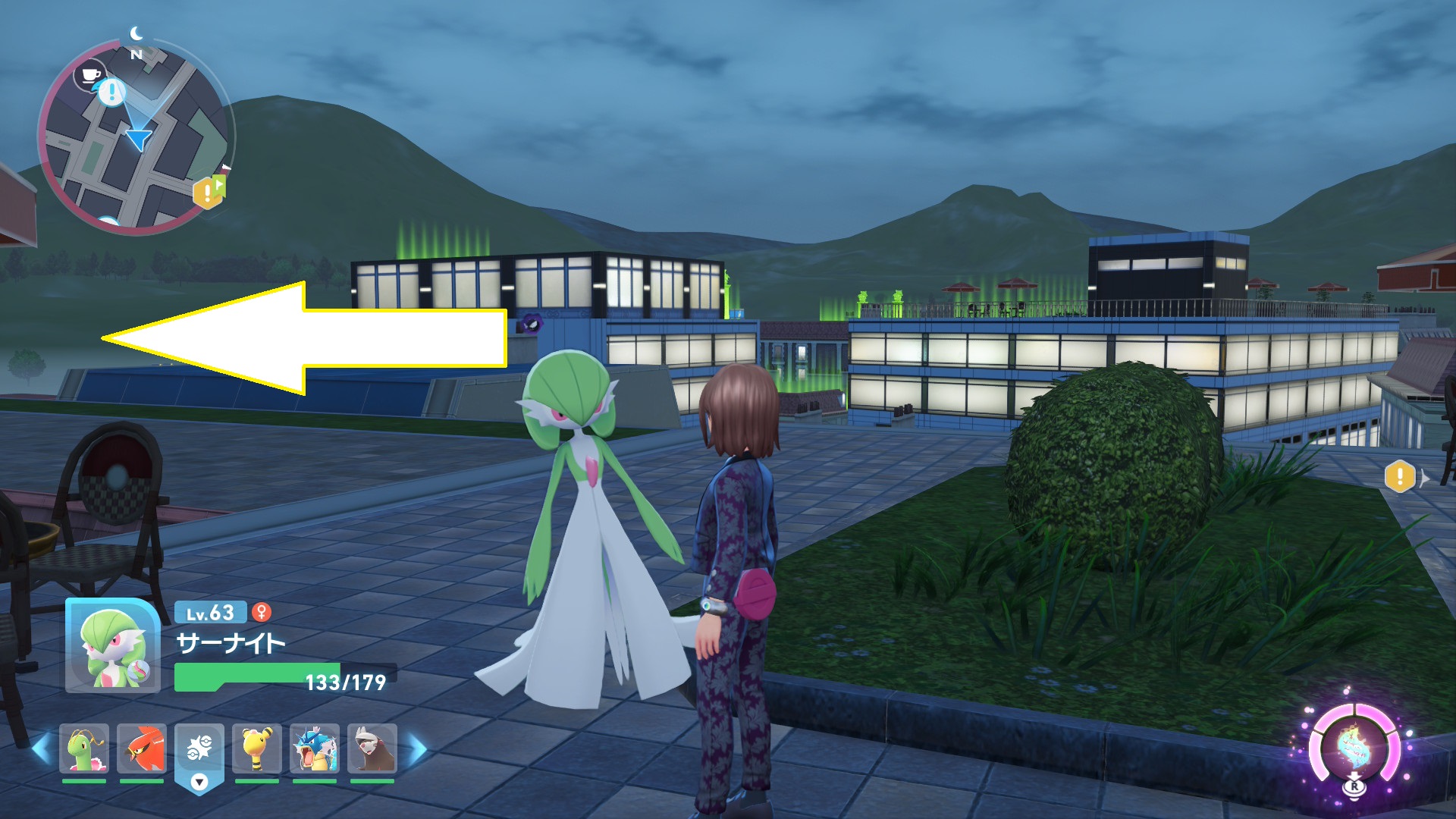Click the blue exclamation marker on minimap

[x=112, y=93]
